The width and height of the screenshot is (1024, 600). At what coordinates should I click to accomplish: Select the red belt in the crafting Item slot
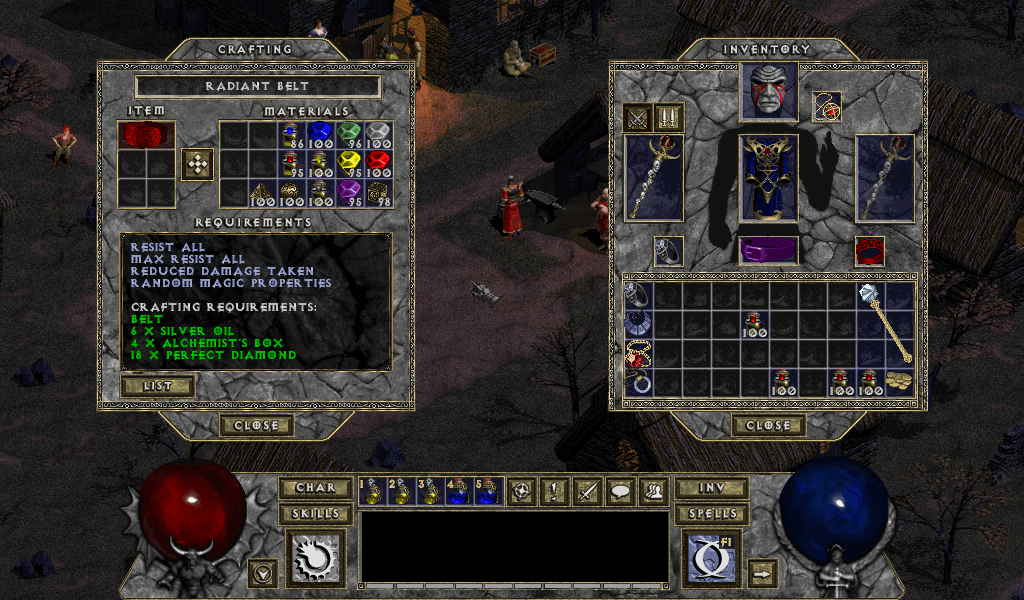[x=146, y=134]
